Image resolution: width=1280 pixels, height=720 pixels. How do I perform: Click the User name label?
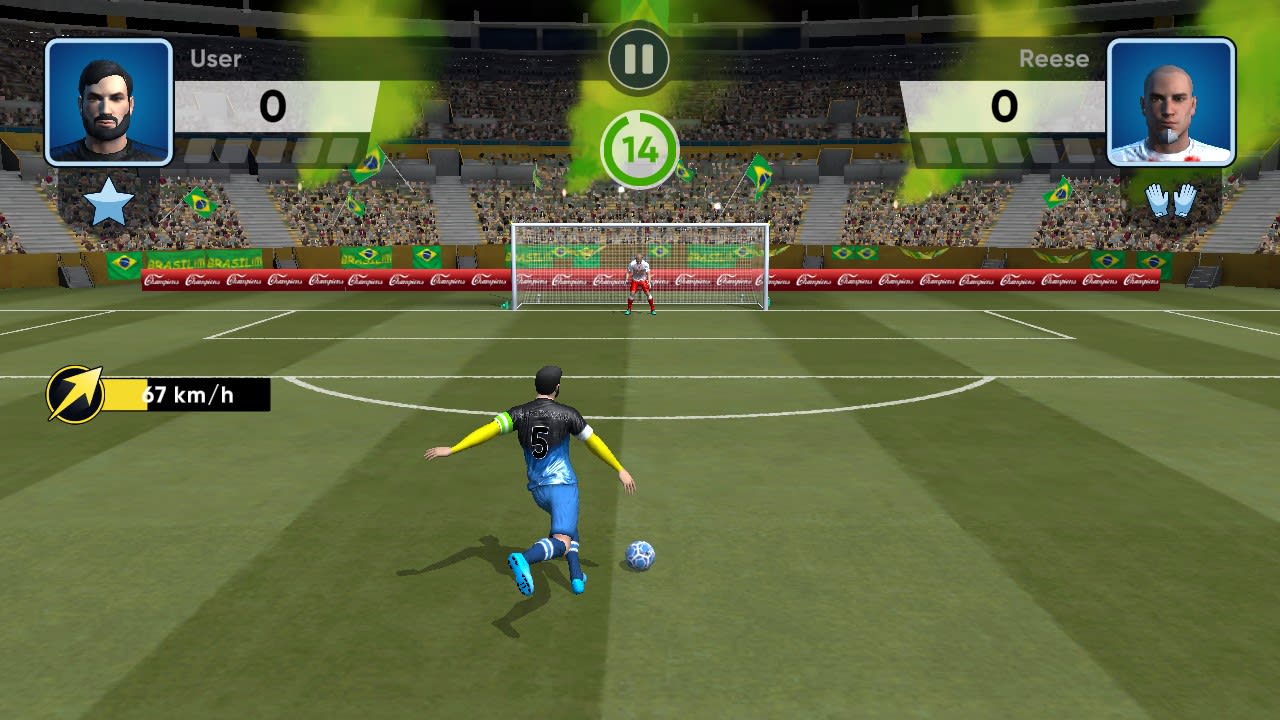pyautogui.click(x=216, y=58)
